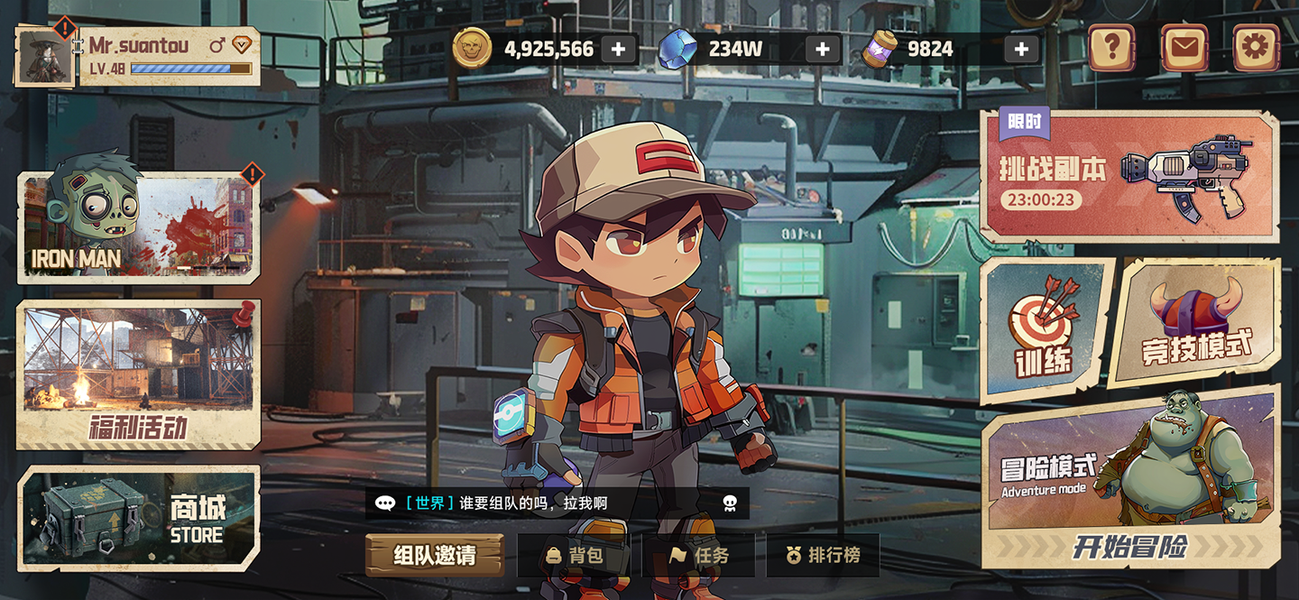1299x600 pixels.
Task: Click the 组队邀请 team invite button
Action: point(434,555)
